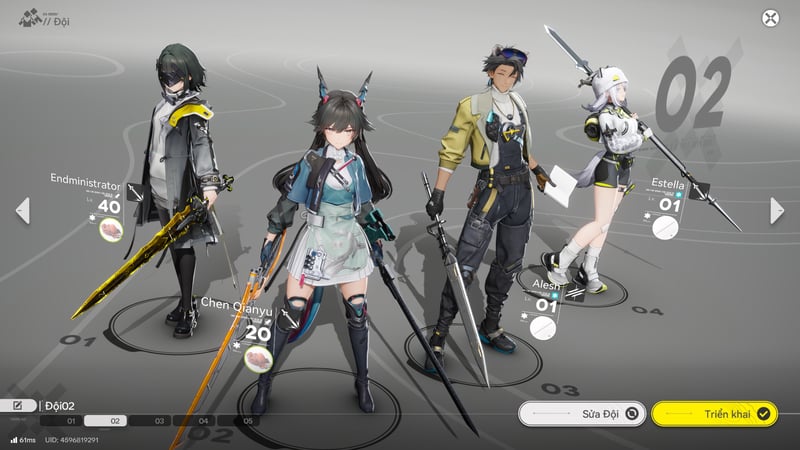800x450 pixels.
Task: Close the team screen with the X button
Action: tap(770, 18)
